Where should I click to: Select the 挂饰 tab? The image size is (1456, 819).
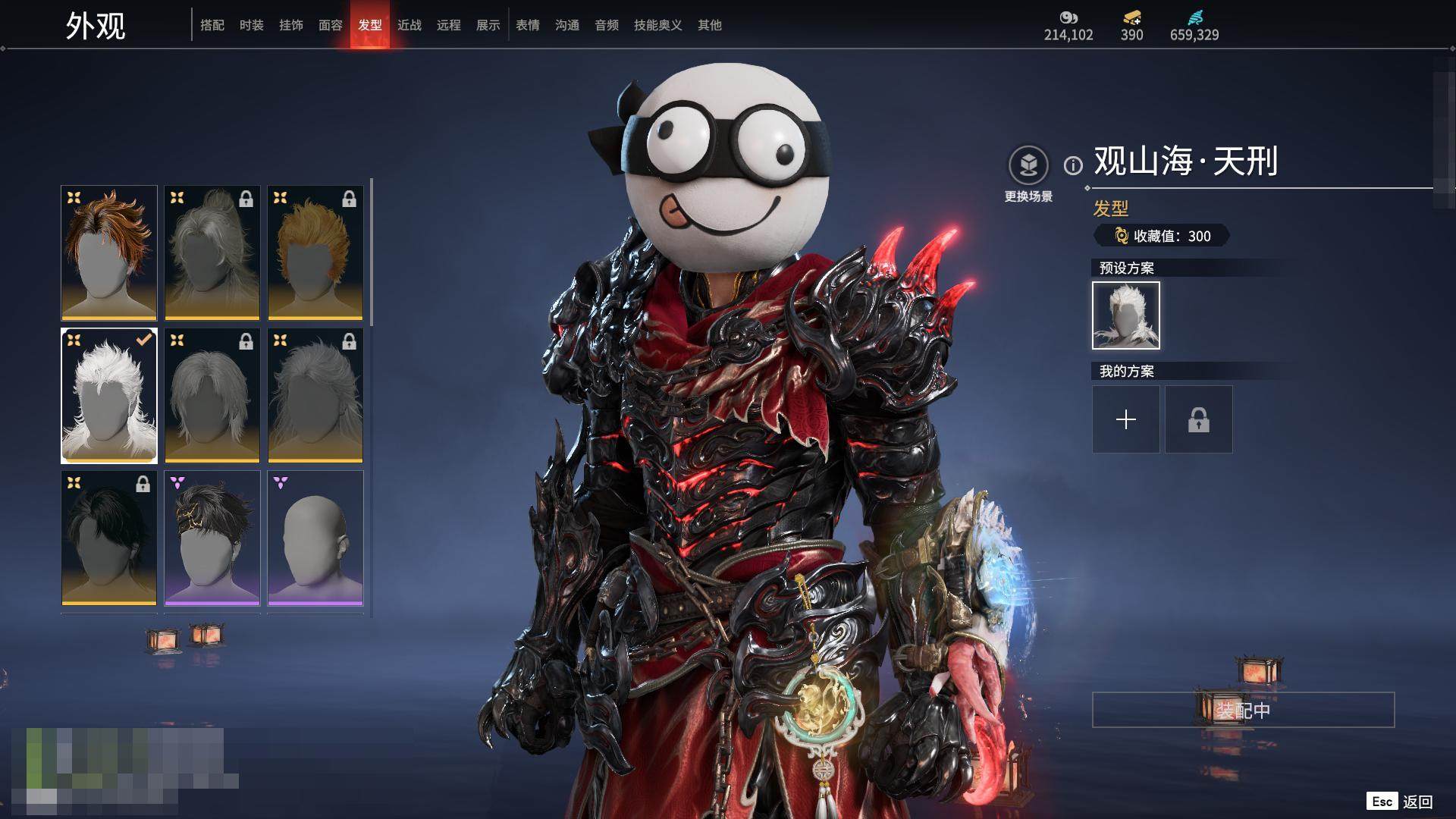tap(291, 25)
